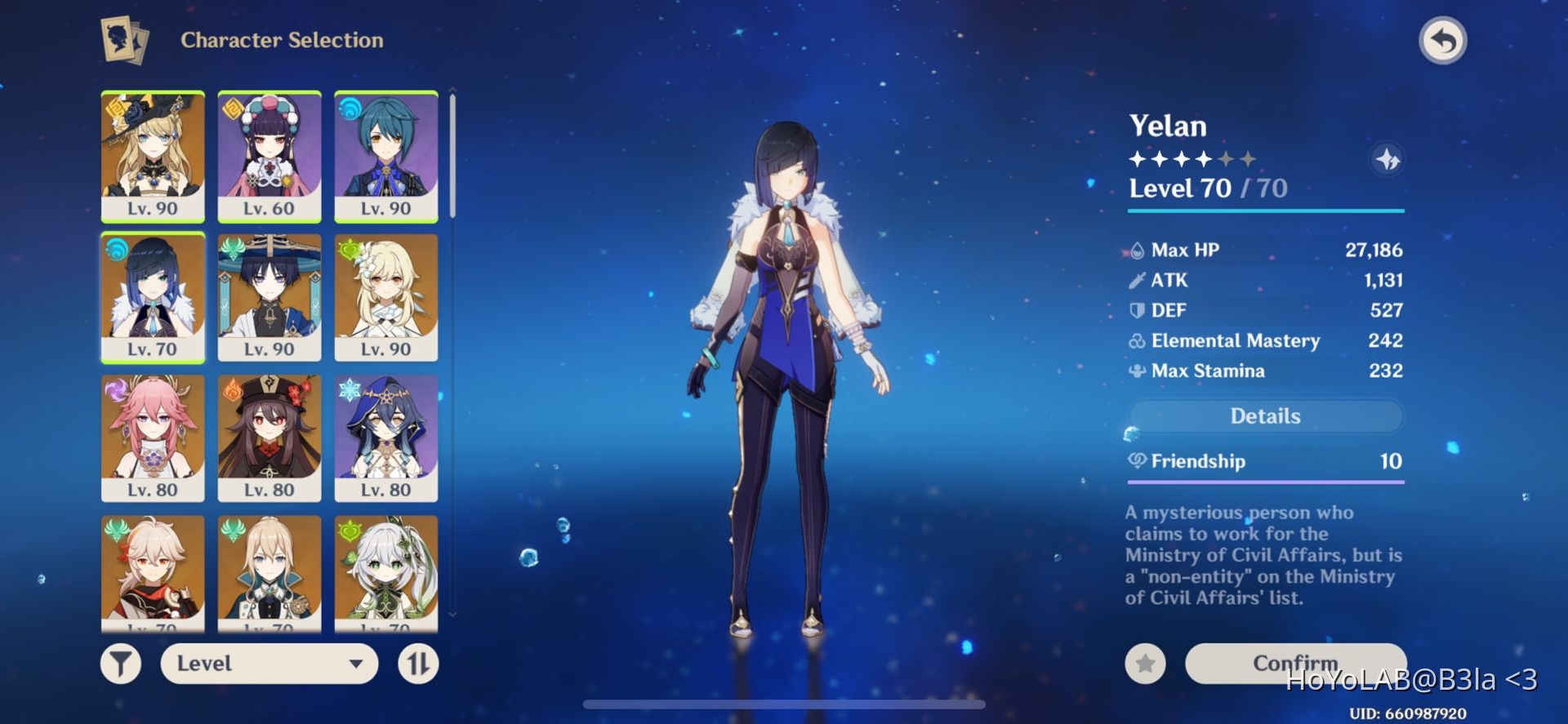Viewport: 1568px width, 724px height.
Task: Open the Level sorting dropdown
Action: coord(268,663)
